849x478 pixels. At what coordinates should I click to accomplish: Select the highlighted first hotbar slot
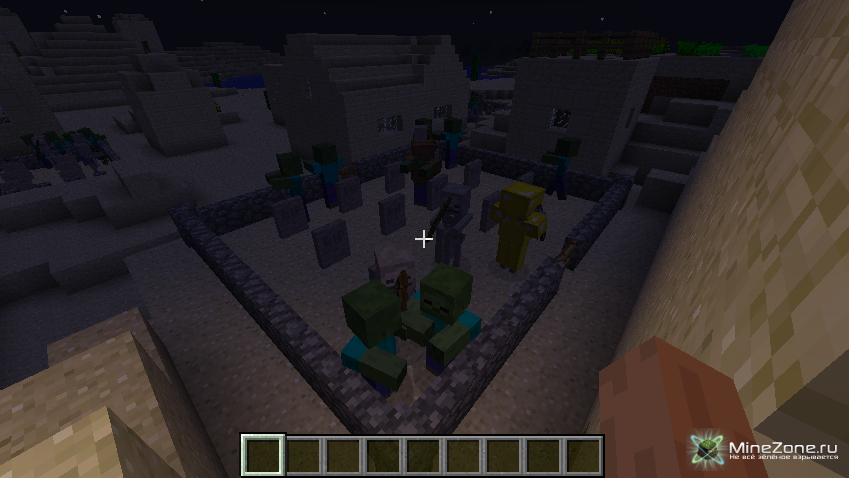pos(264,456)
